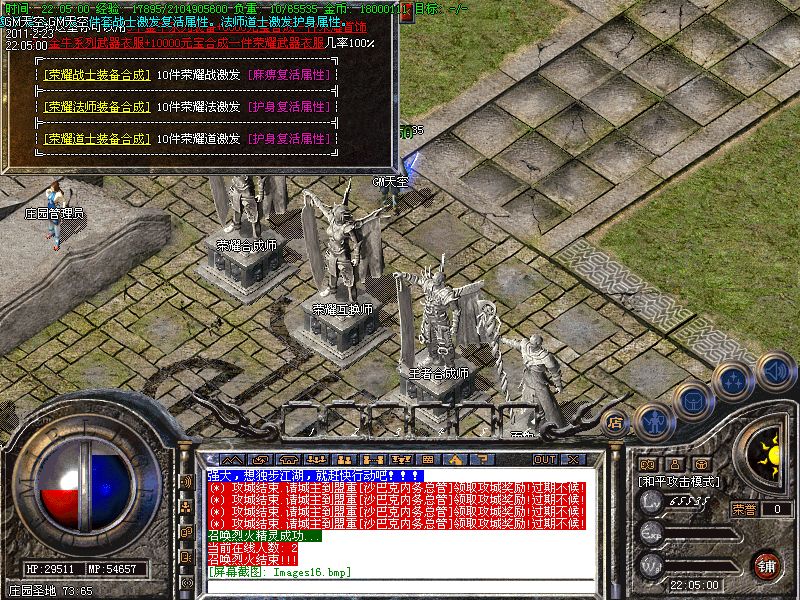Viewport: 800px width, 600px height.
Task: Toggle the sound speaker icon
Action: pyautogui.click(x=773, y=372)
